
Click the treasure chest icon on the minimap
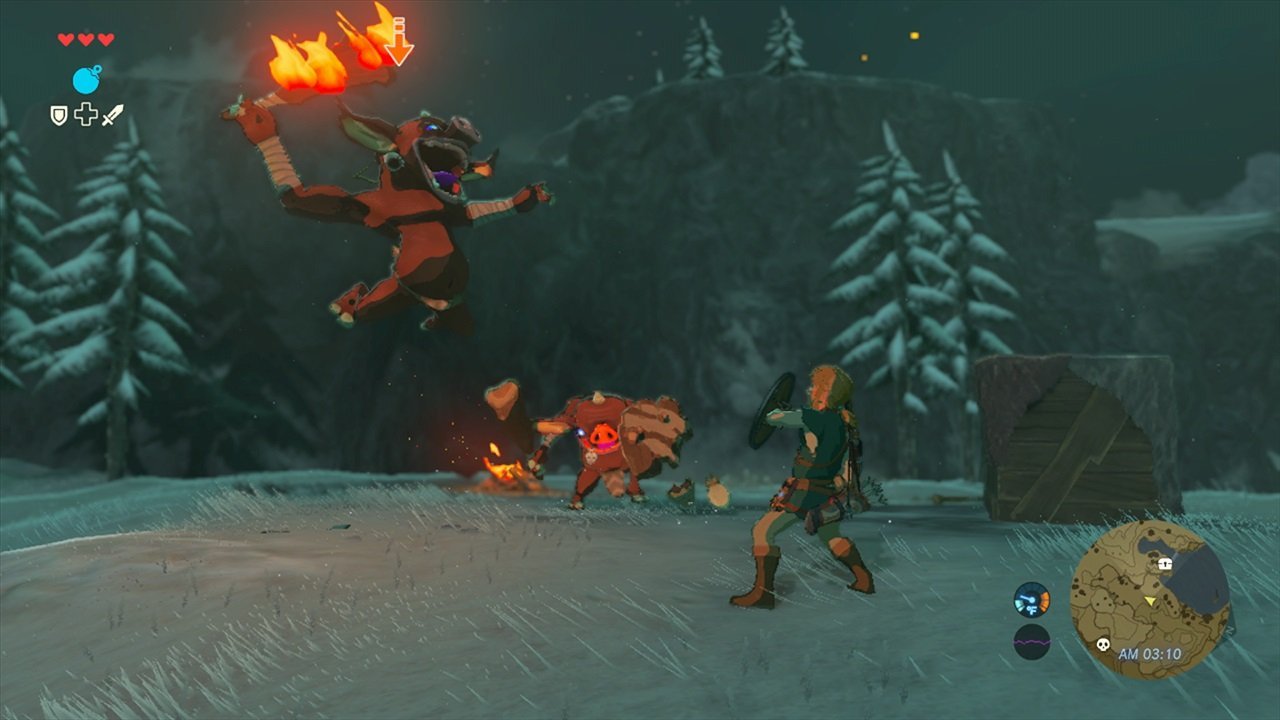pos(1165,564)
